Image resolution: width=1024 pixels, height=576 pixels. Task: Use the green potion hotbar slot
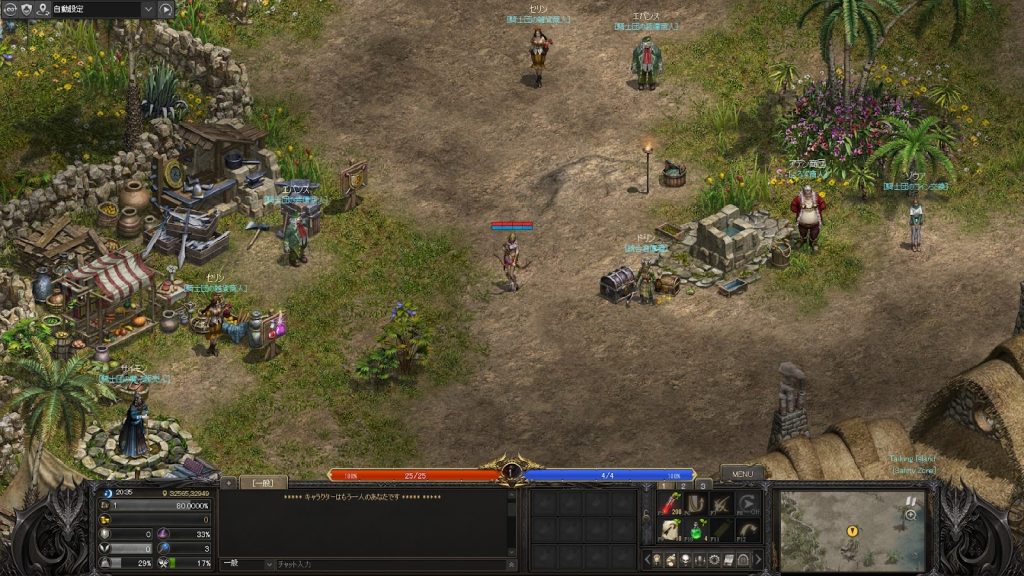click(695, 528)
